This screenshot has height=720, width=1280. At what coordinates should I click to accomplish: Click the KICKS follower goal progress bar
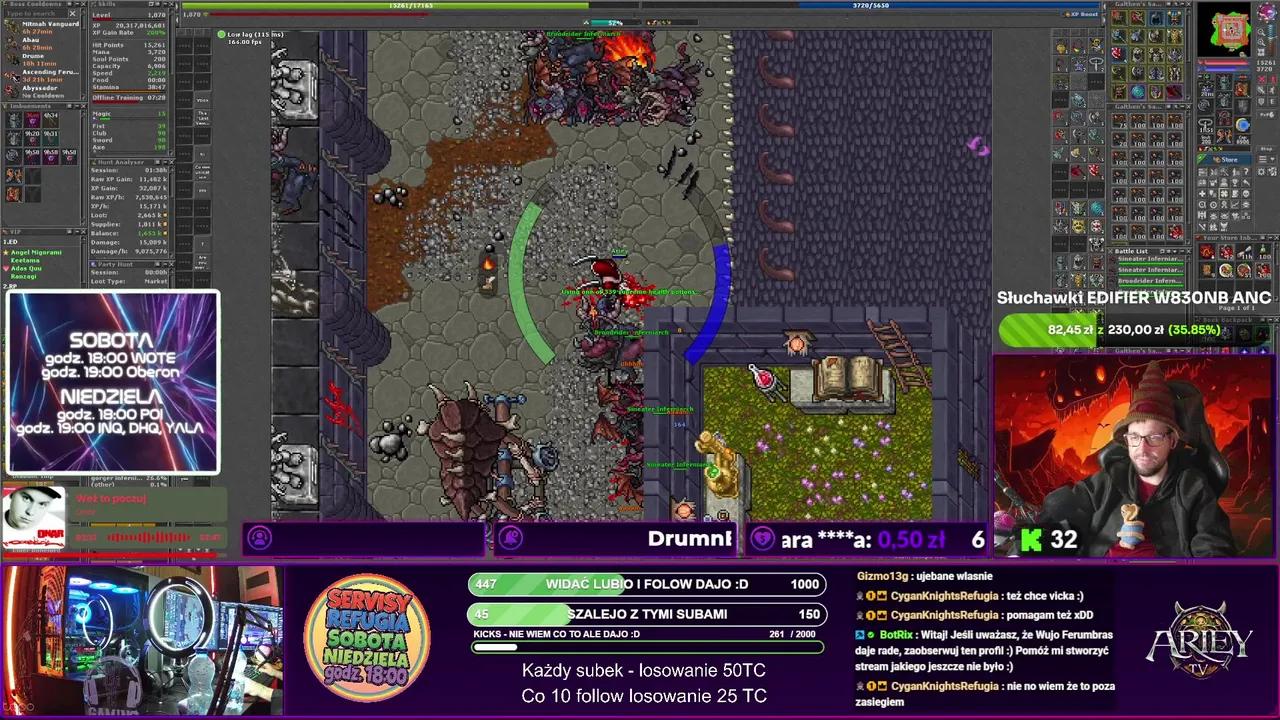(x=645, y=648)
